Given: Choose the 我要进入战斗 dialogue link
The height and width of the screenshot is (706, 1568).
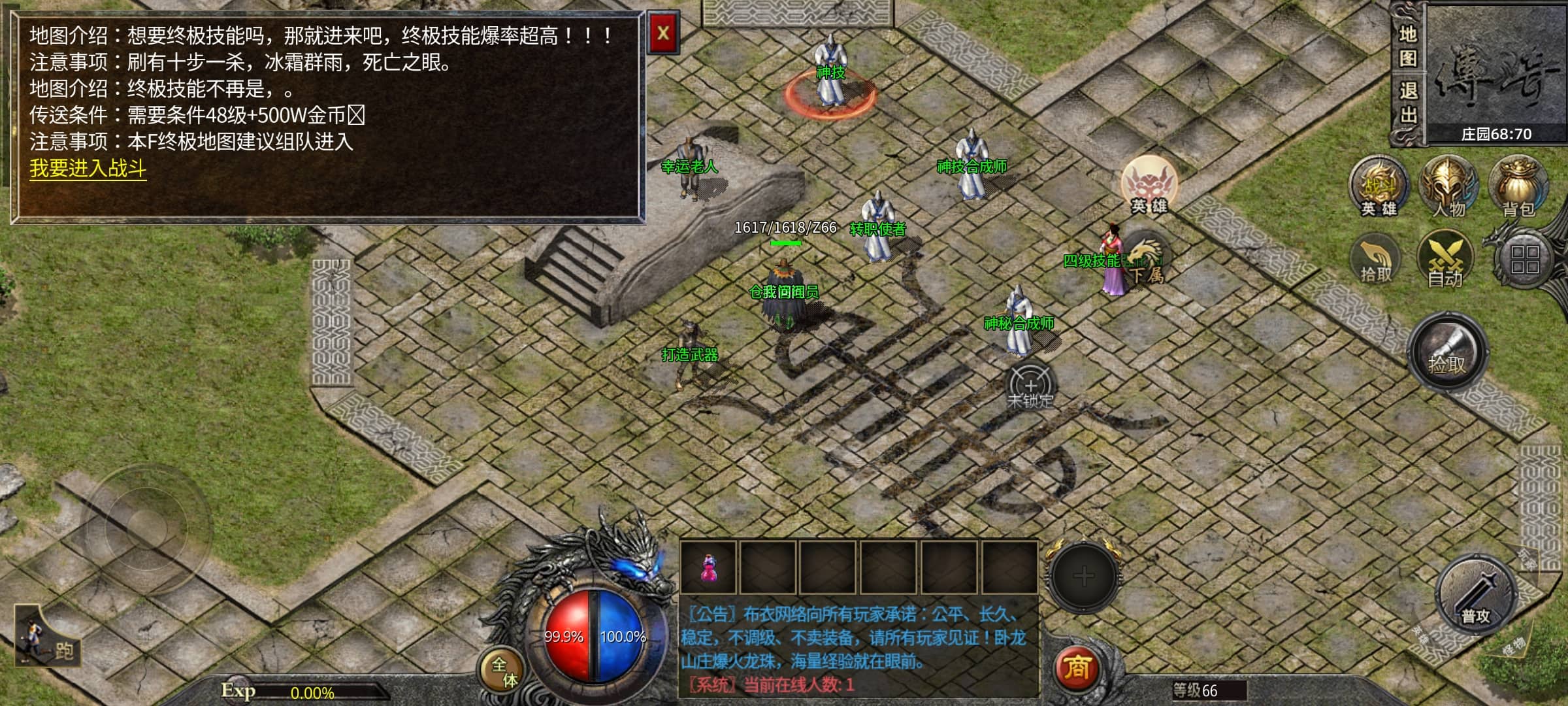Looking at the screenshot, I should [88, 169].
